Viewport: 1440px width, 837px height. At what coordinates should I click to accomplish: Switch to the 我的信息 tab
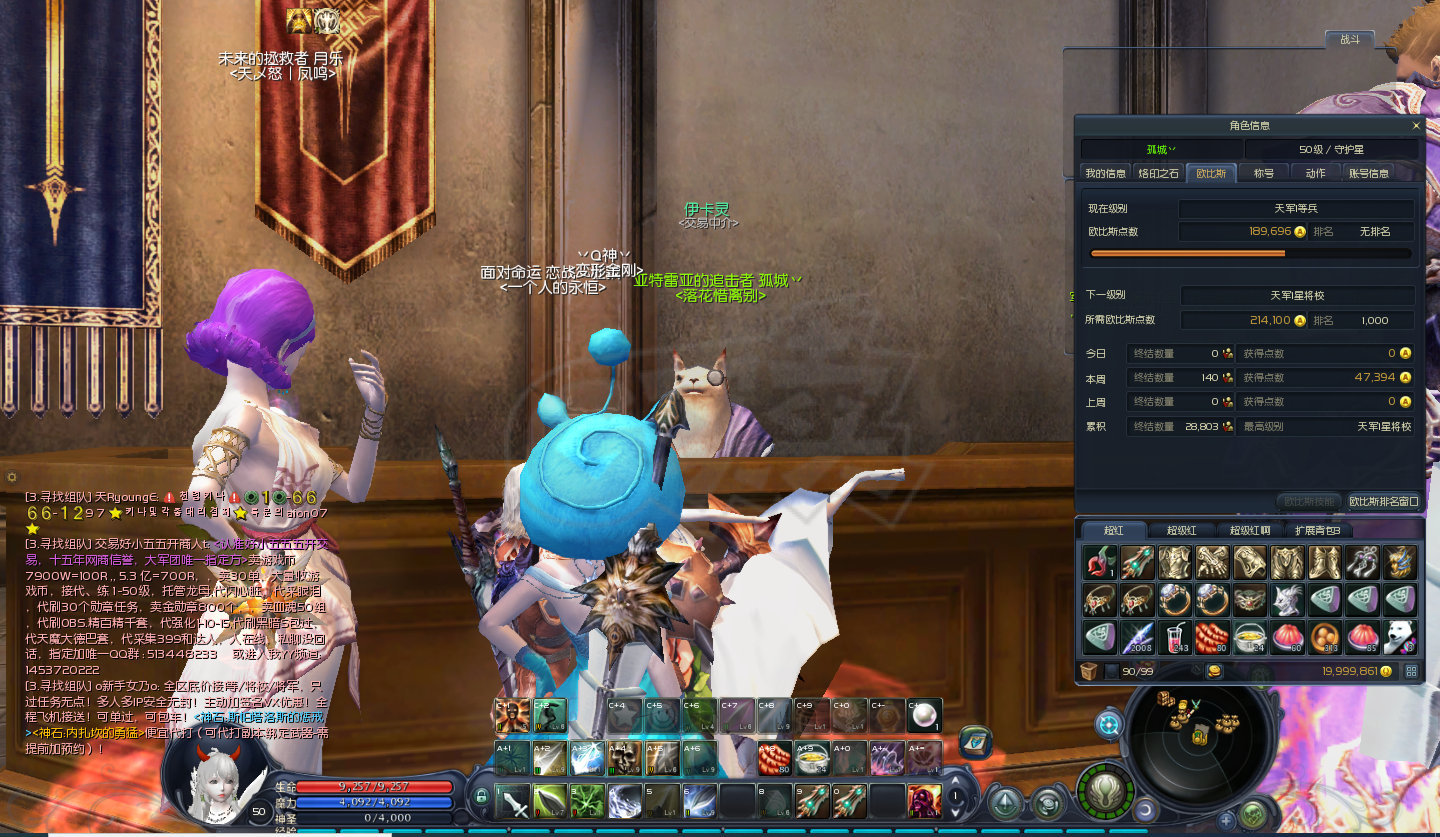[1106, 173]
